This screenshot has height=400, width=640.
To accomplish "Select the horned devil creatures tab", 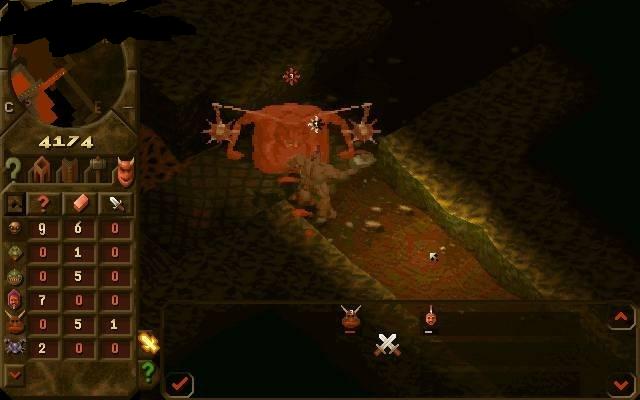I will [x=123, y=172].
